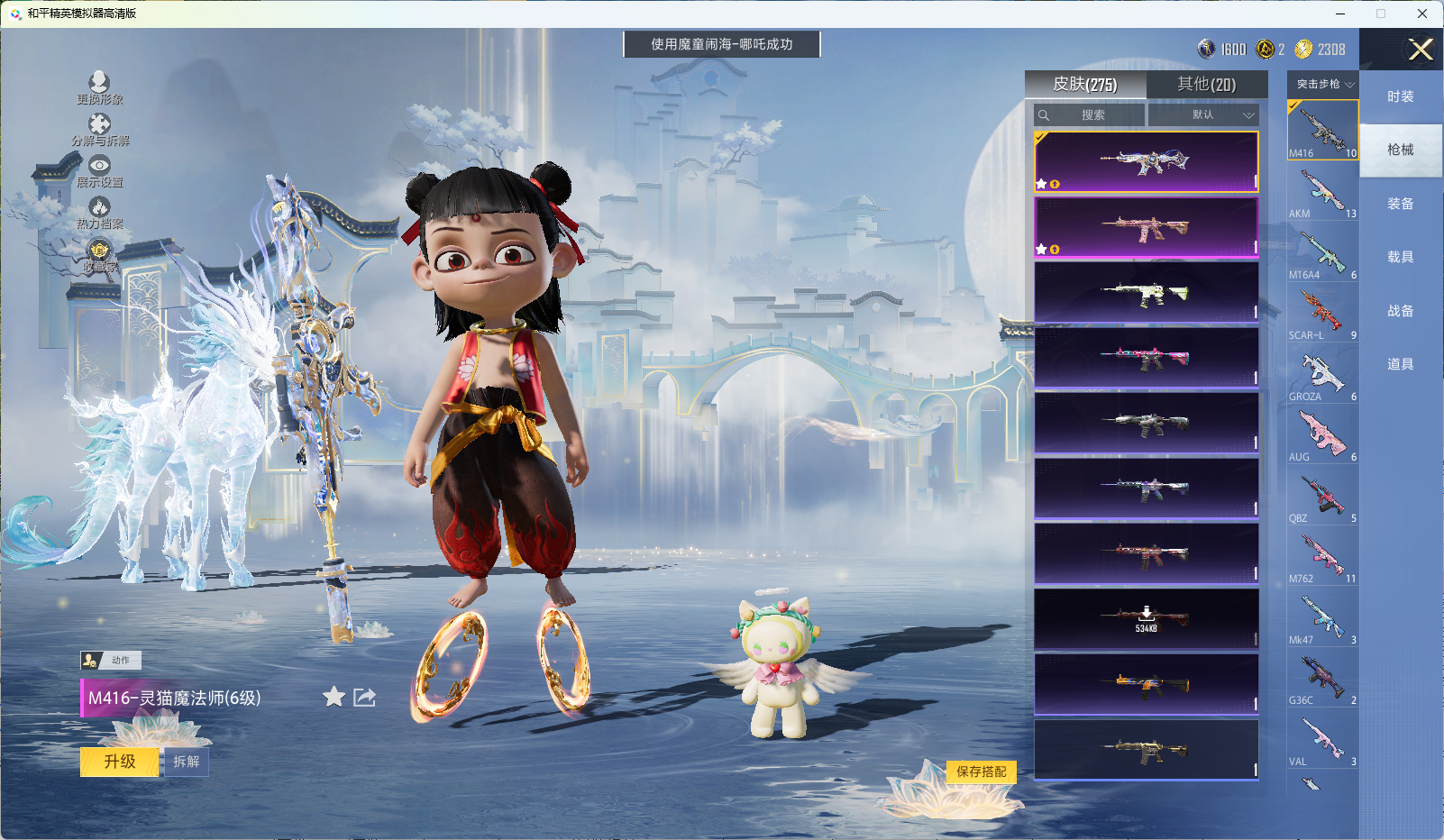Close the wardrobe with the white X

point(1421,50)
